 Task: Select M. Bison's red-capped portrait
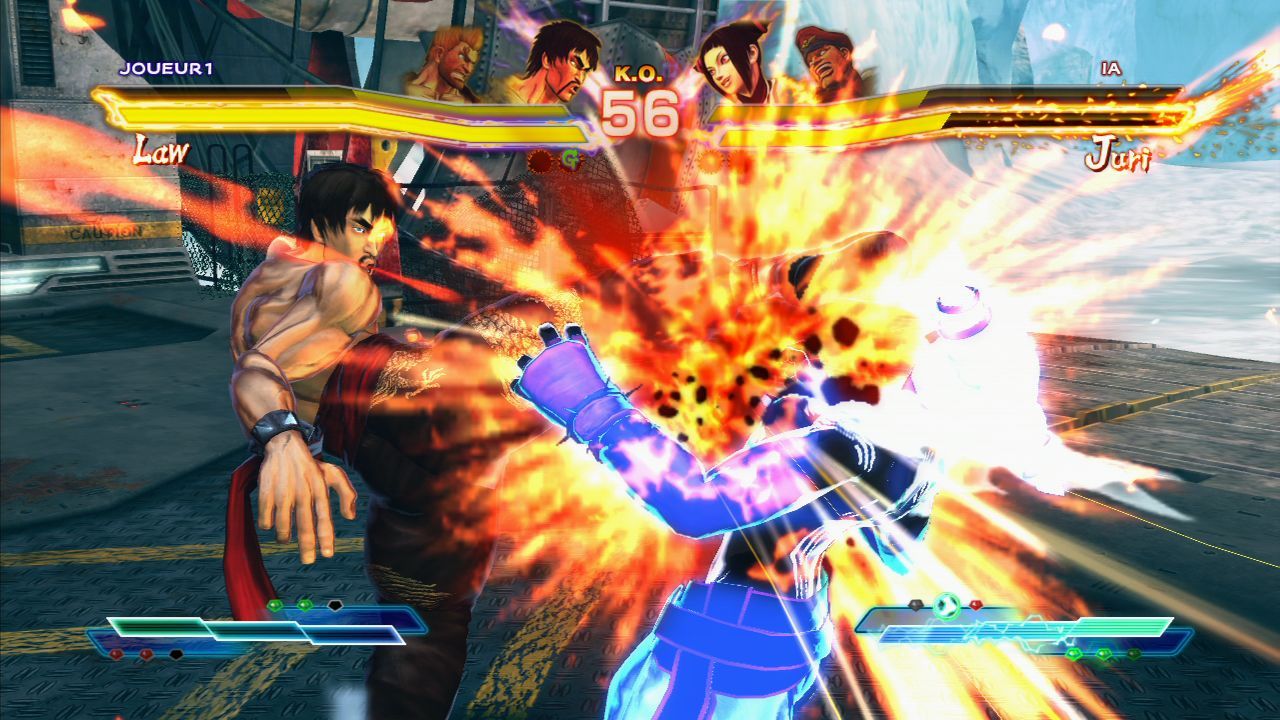click(x=829, y=63)
